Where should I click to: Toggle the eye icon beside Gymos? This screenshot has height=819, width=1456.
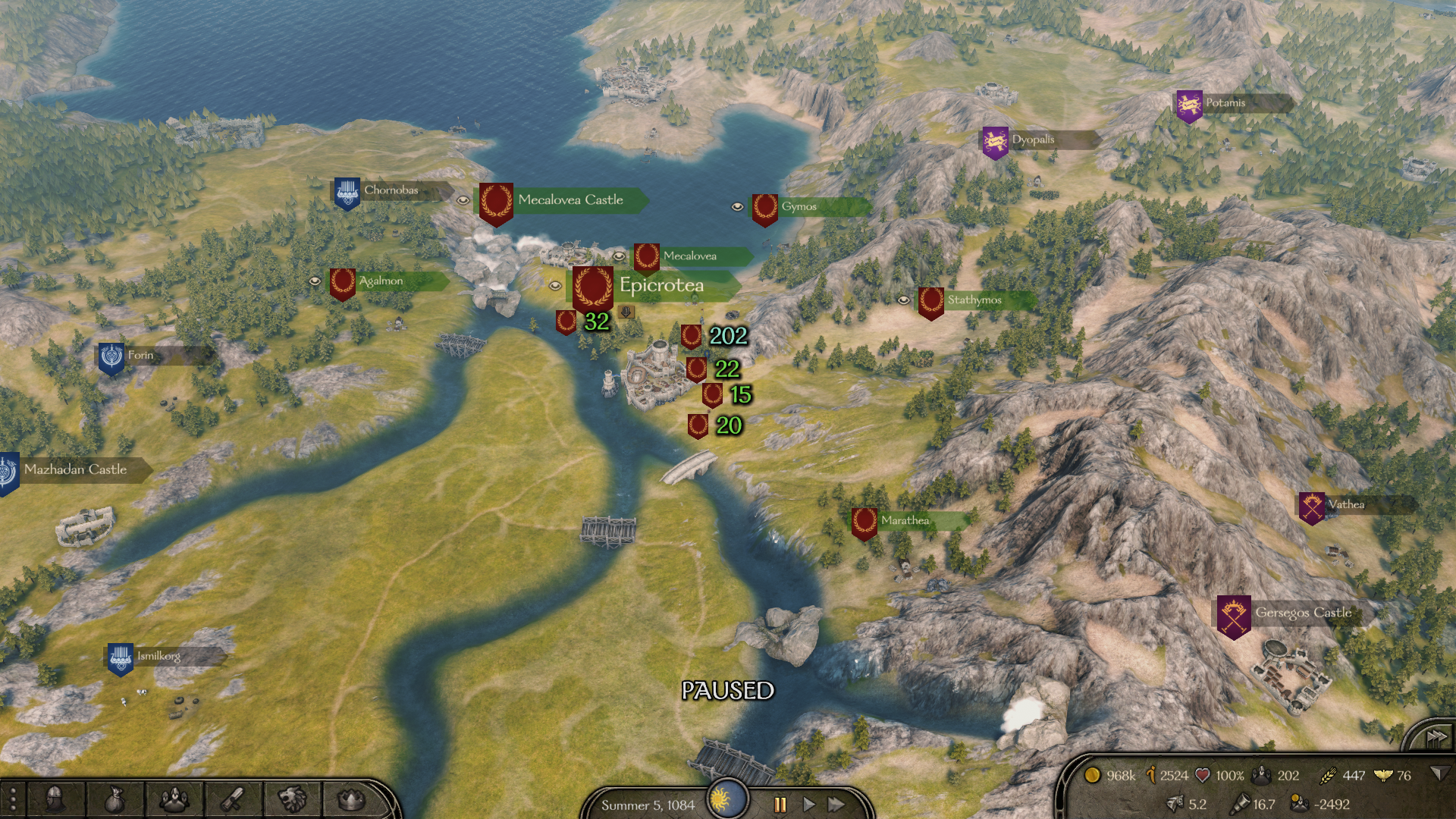pos(736,206)
